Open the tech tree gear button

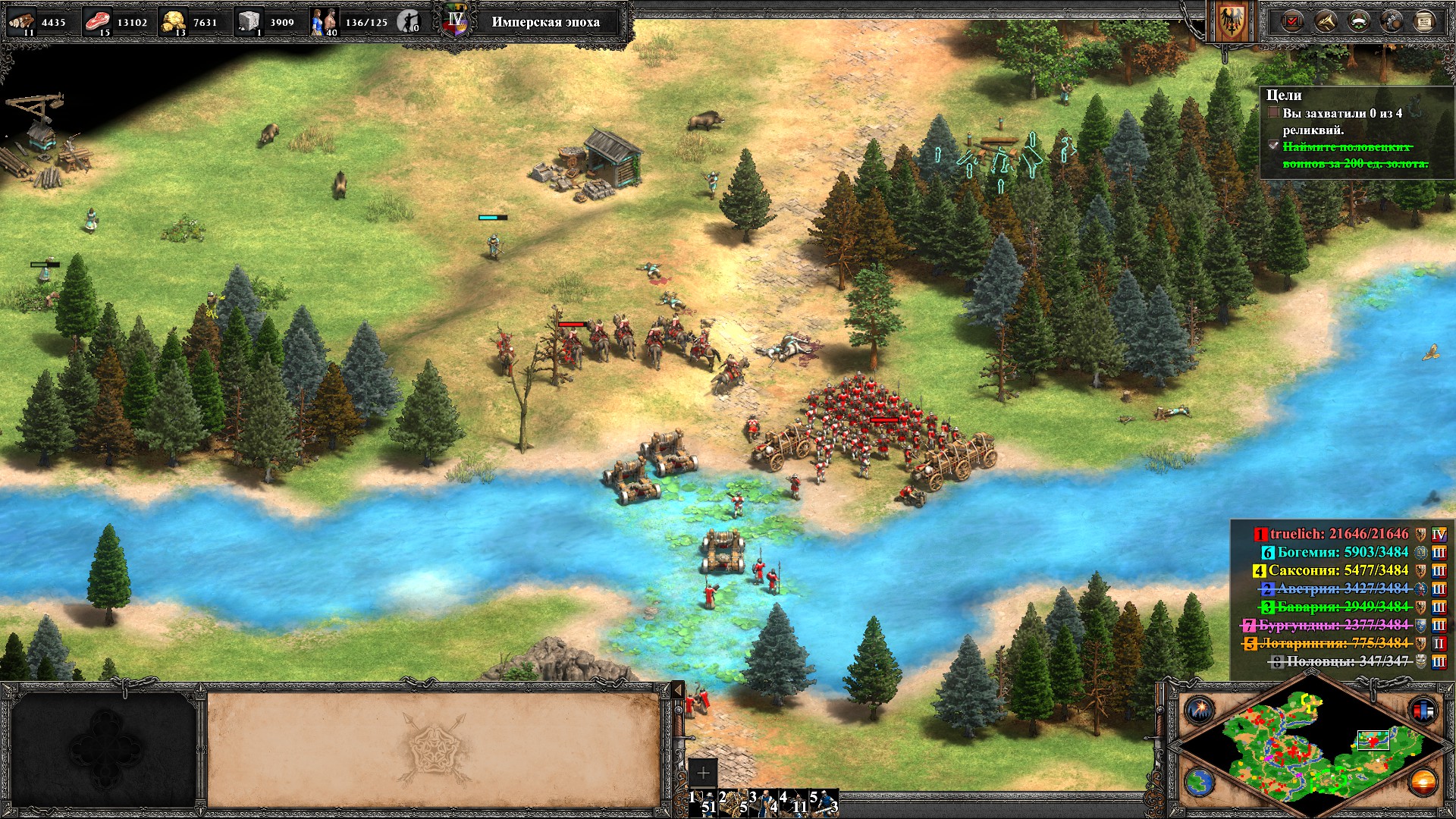click(1392, 21)
